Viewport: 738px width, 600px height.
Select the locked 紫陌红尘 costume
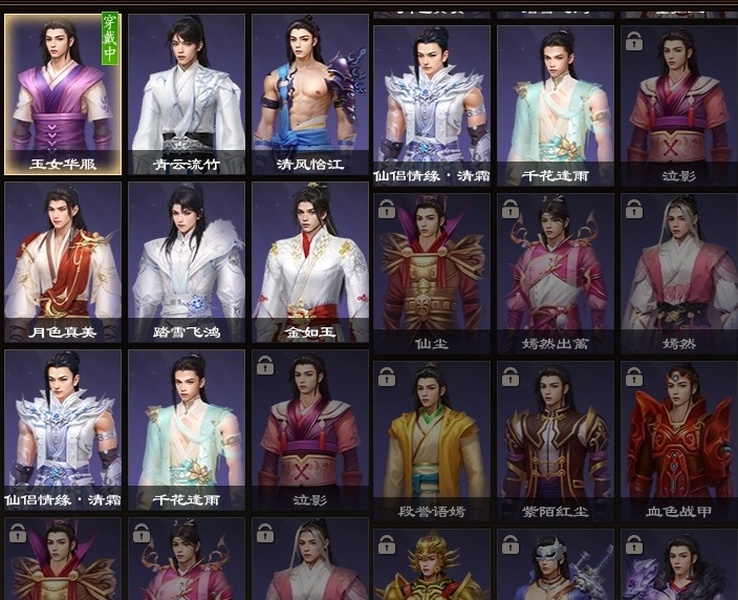[x=555, y=441]
